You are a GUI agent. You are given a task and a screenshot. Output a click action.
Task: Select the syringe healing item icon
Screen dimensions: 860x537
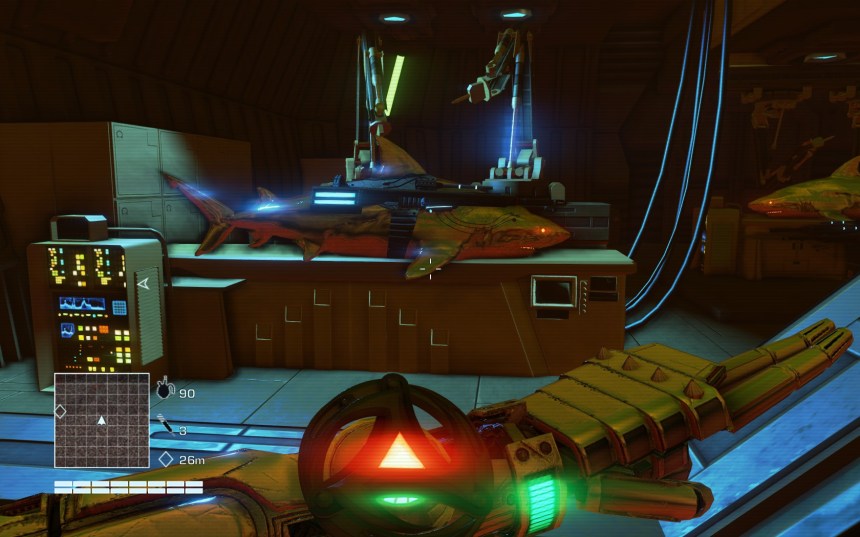coord(164,427)
